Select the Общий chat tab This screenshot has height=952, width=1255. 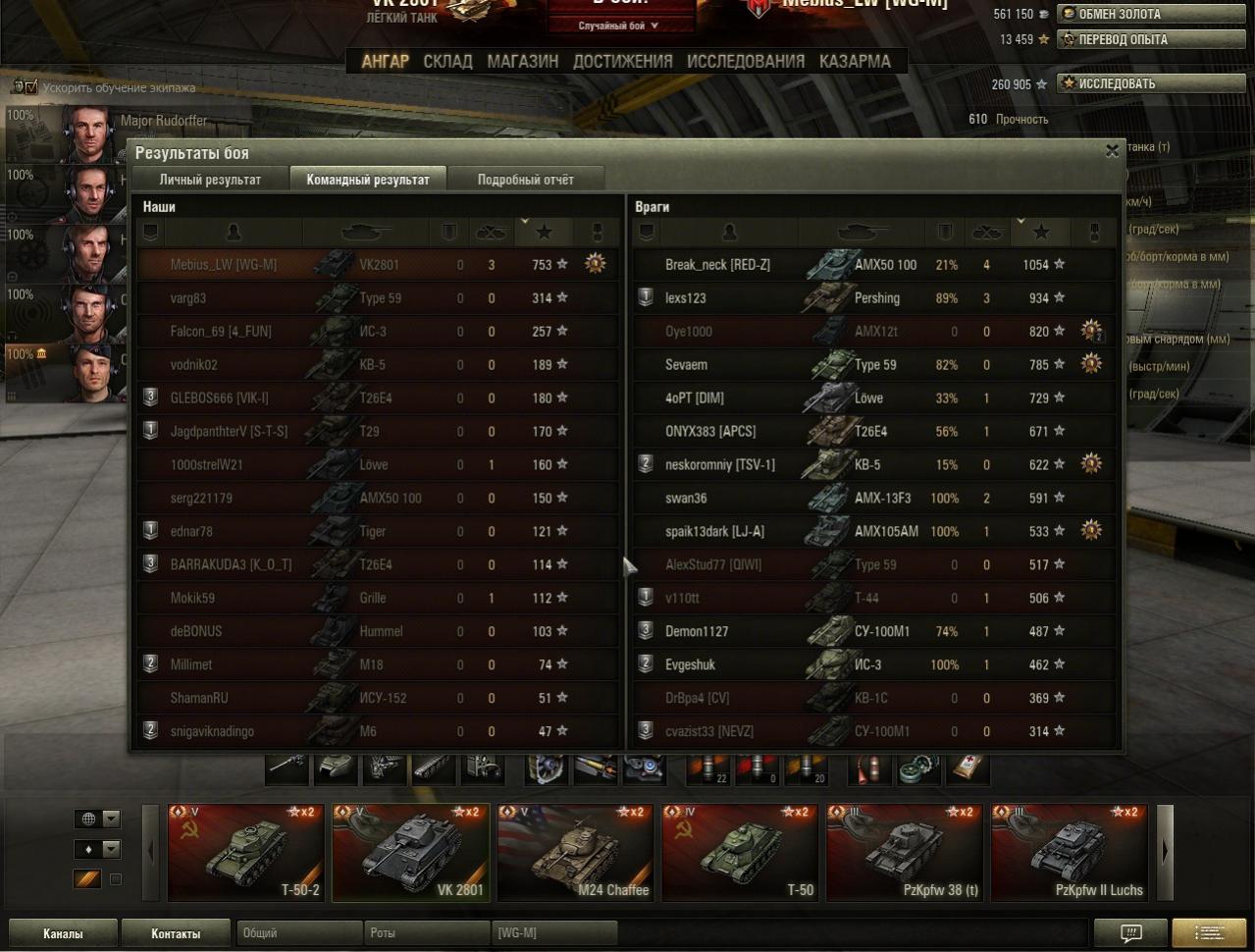pos(298,933)
